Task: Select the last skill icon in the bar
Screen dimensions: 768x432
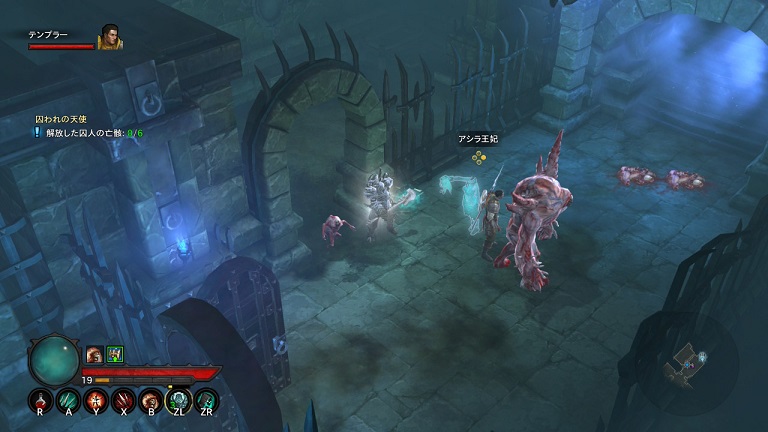Action: pyautogui.click(x=207, y=401)
